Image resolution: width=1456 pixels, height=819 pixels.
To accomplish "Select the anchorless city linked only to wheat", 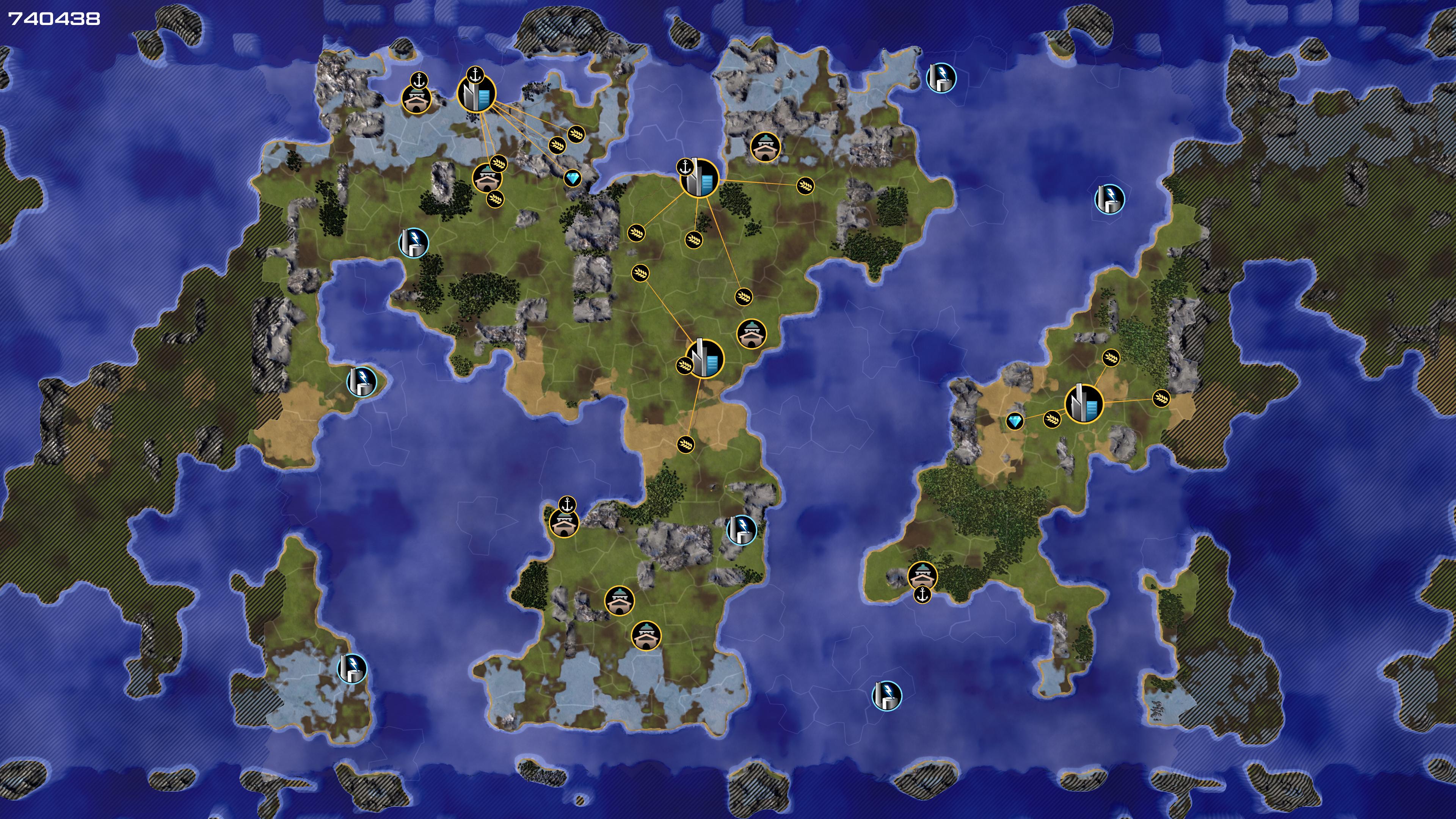I will point(704,358).
